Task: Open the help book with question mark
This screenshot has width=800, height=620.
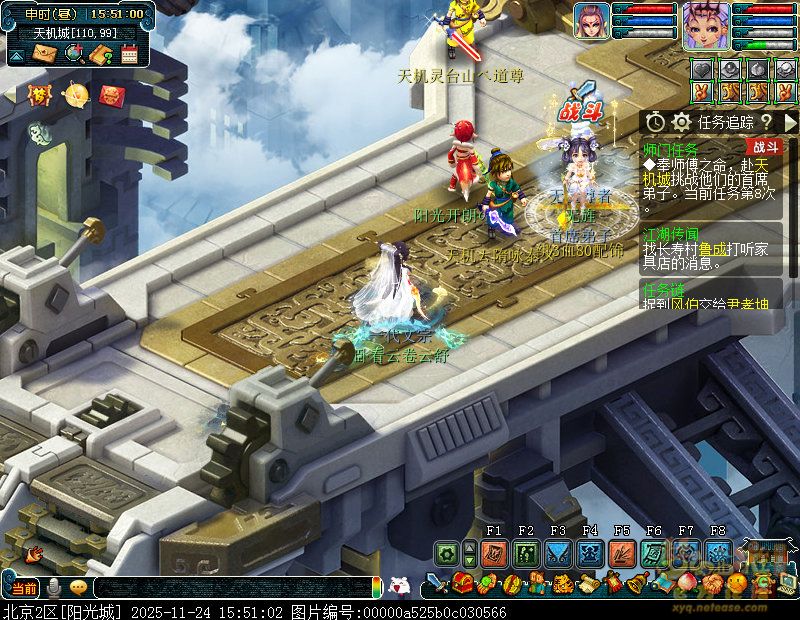Action: tap(101, 54)
